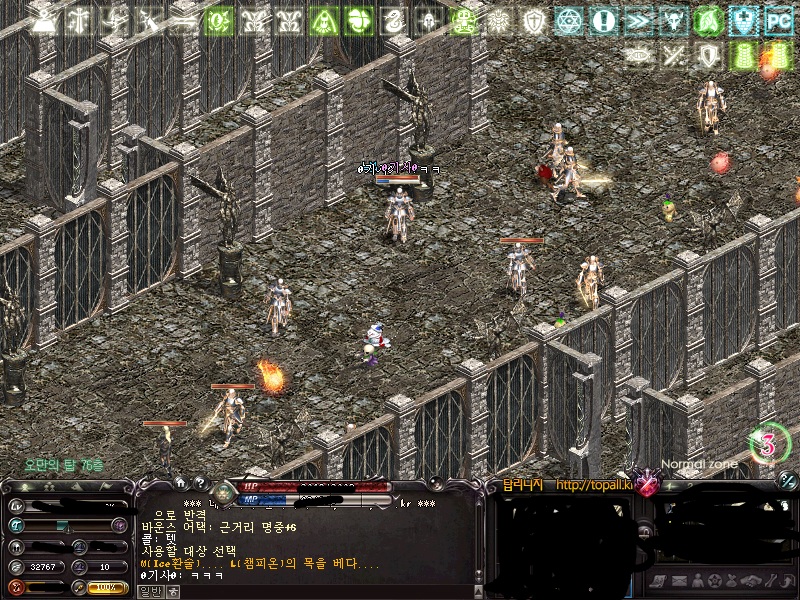This screenshot has height=600, width=800.
Task: Open the character figure menu icon
Action: tap(696, 581)
